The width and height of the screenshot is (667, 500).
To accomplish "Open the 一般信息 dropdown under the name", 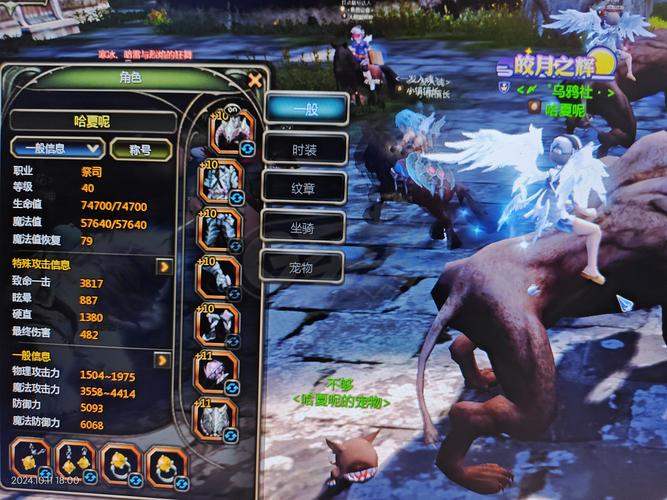I will click(58, 149).
